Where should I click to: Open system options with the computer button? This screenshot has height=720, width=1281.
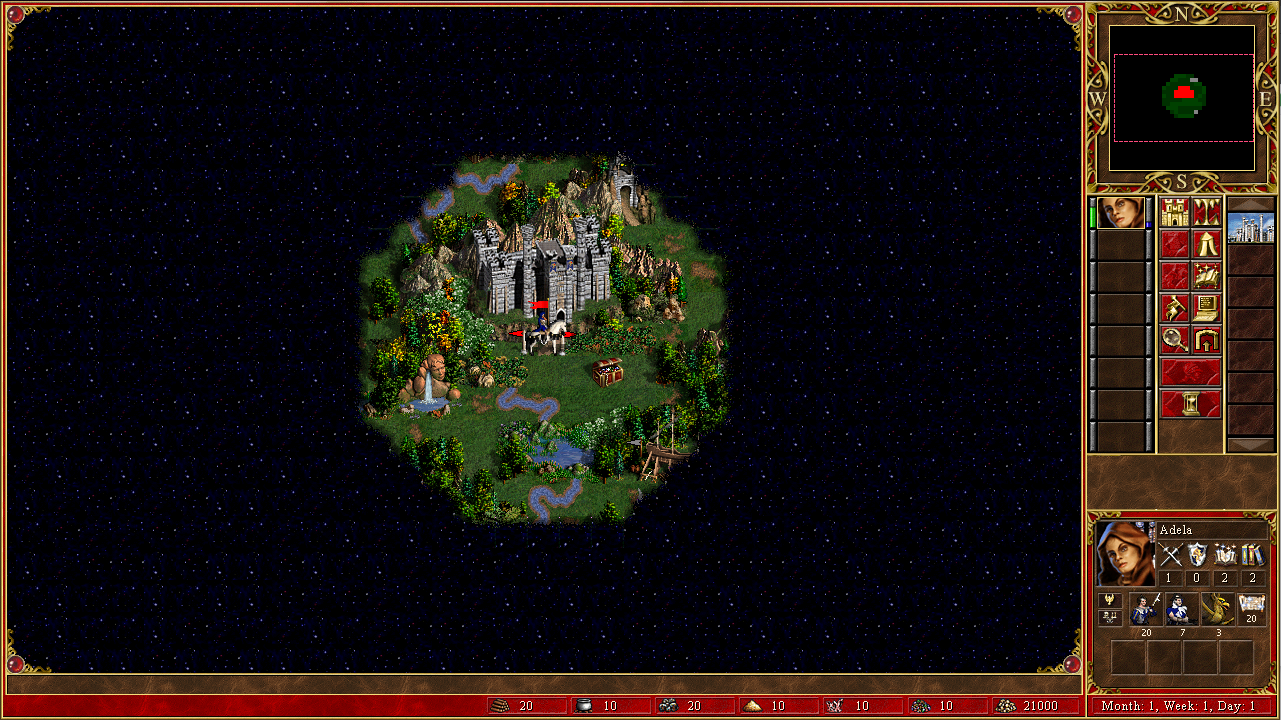click(1207, 309)
